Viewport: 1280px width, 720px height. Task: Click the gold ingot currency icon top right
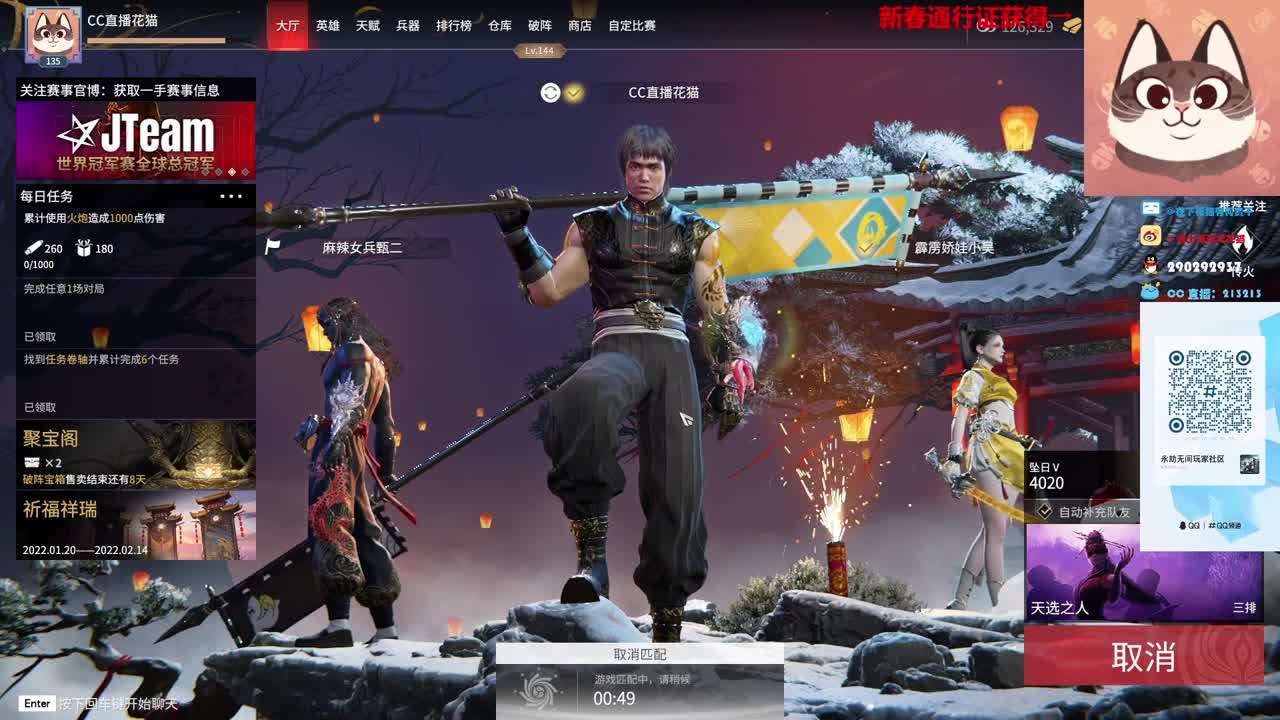(1070, 27)
